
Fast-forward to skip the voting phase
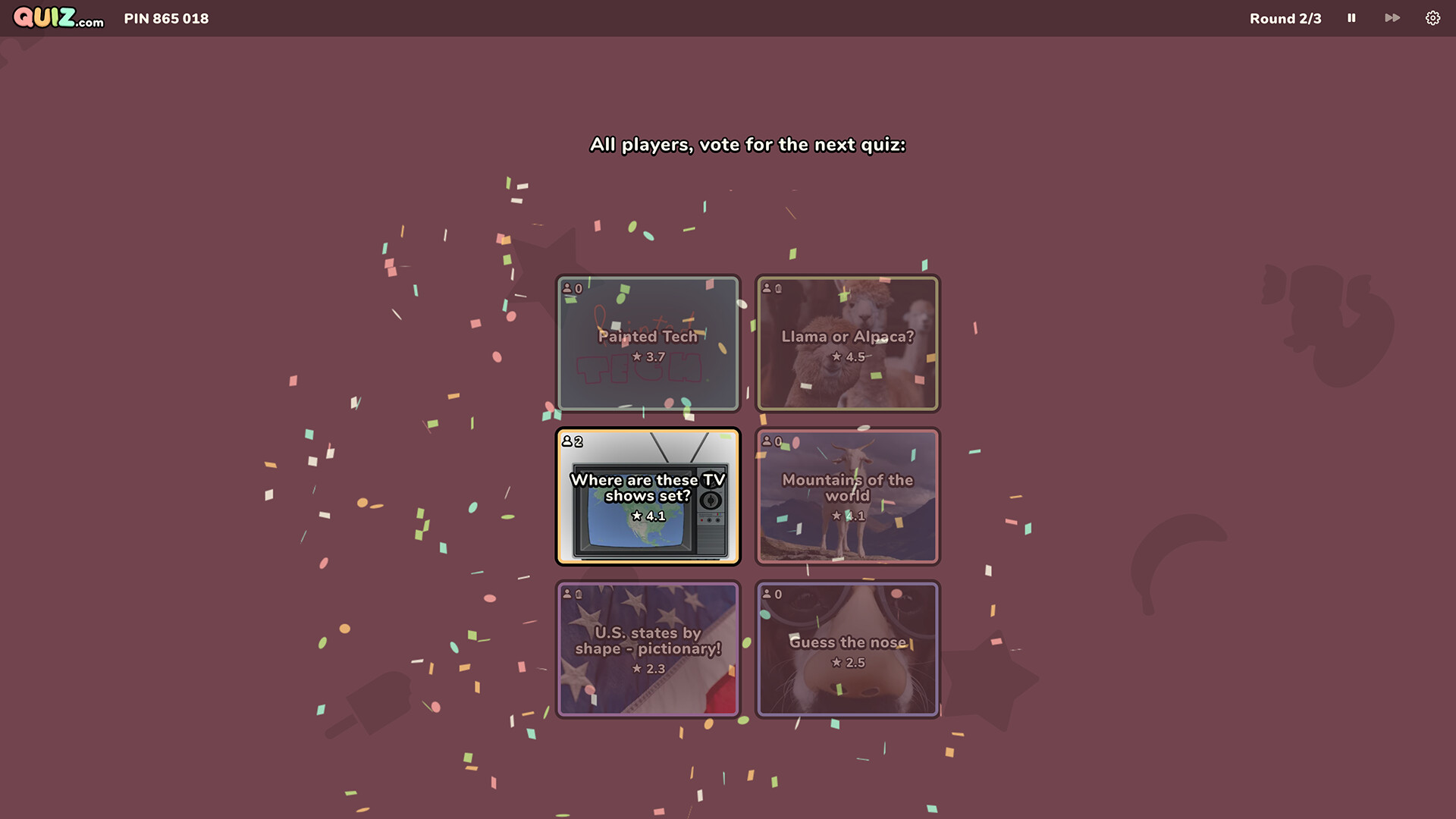click(1392, 17)
